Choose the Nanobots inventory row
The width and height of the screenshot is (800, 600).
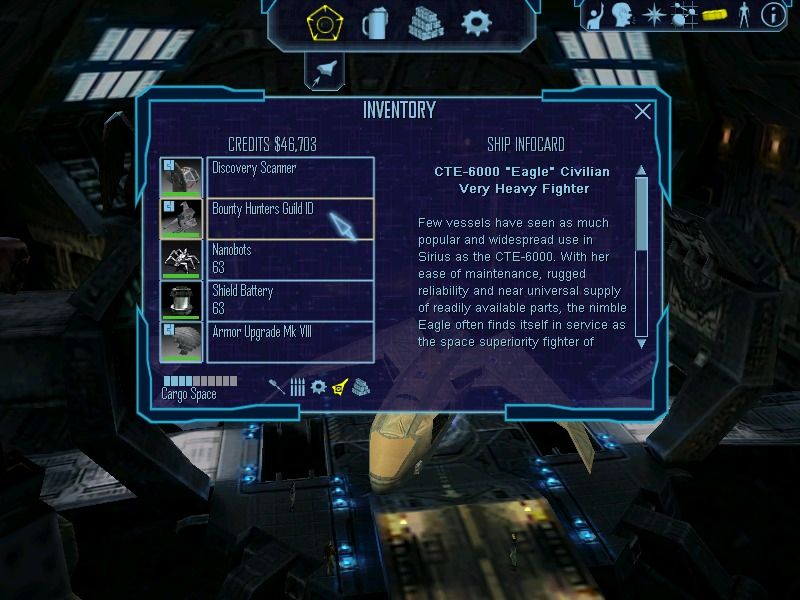[290, 259]
